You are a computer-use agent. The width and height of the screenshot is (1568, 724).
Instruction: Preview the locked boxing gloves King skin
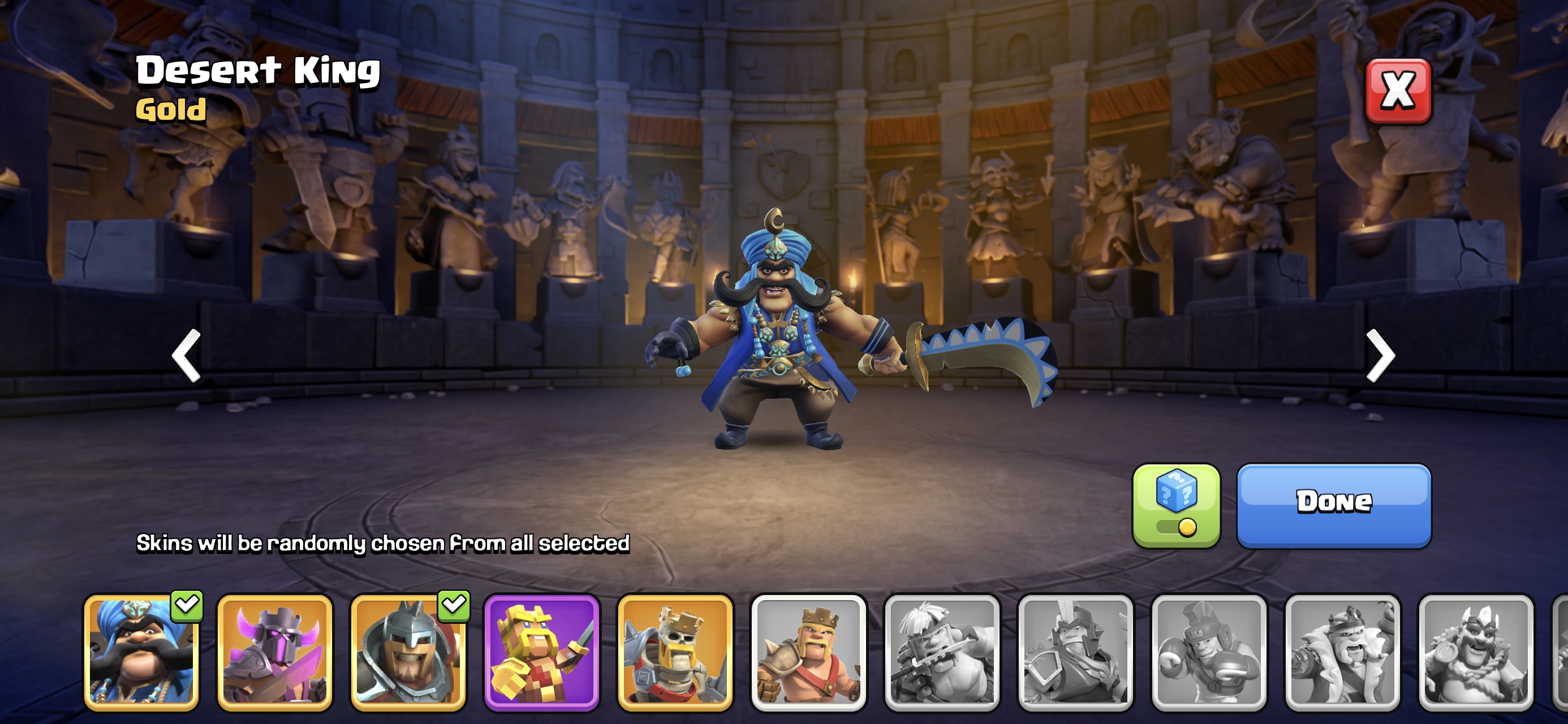pos(1209,653)
